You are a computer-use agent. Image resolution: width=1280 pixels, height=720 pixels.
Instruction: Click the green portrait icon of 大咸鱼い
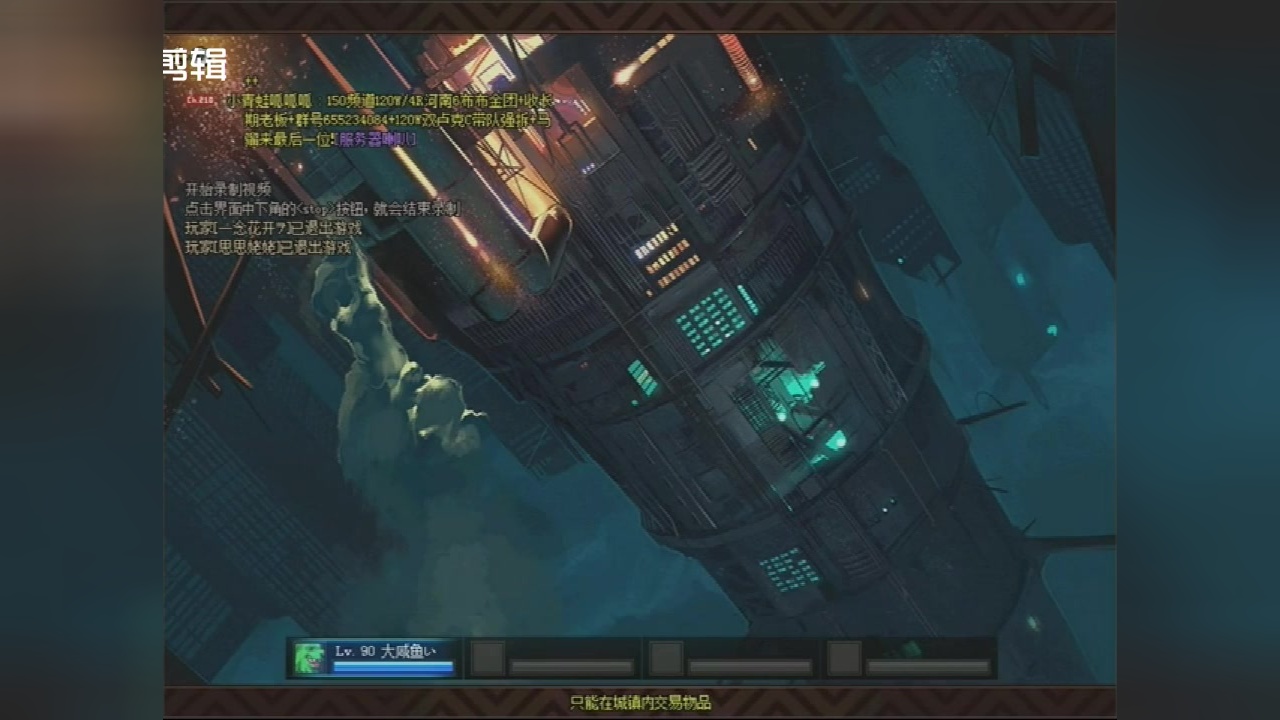(309, 658)
